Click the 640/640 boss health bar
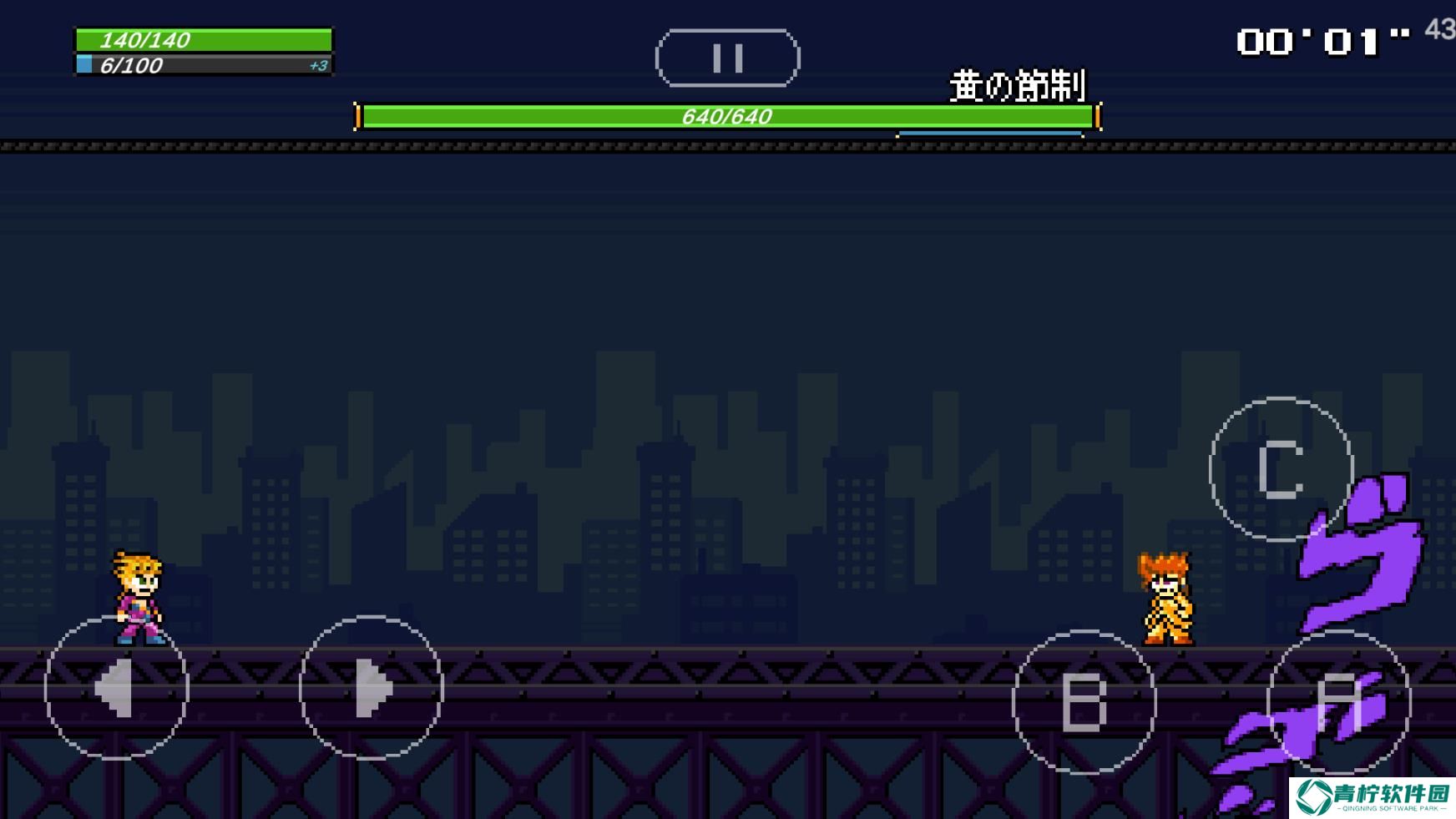1456x819 pixels. [x=726, y=114]
